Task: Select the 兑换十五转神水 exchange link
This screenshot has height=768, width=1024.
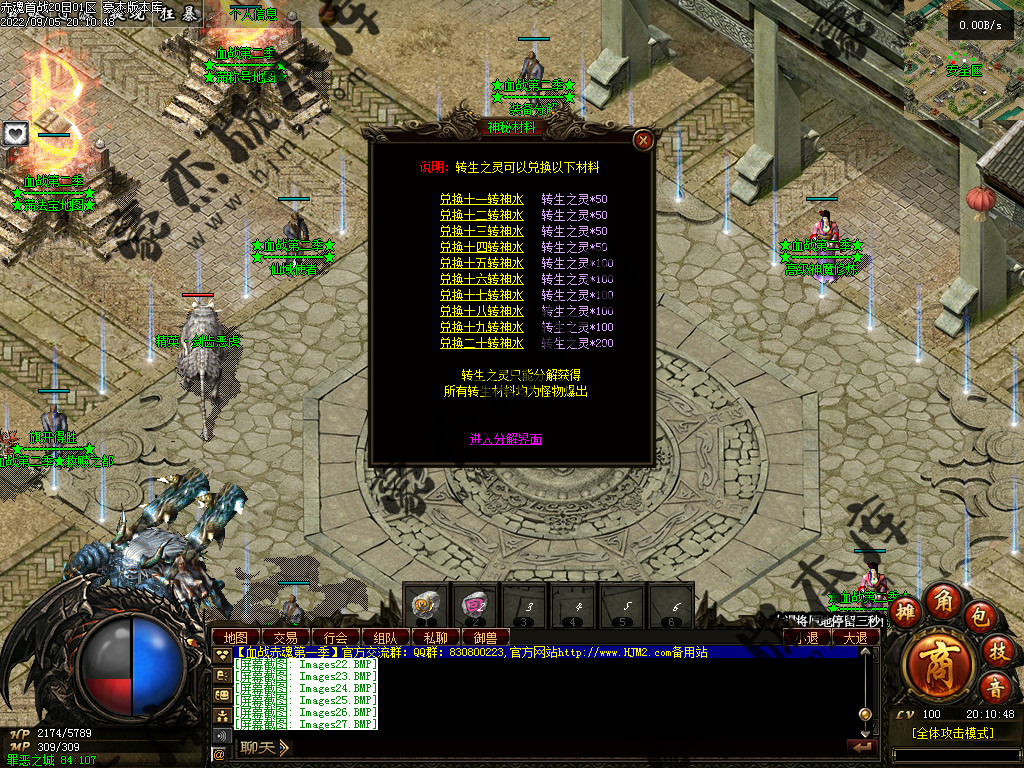Action: point(482,263)
